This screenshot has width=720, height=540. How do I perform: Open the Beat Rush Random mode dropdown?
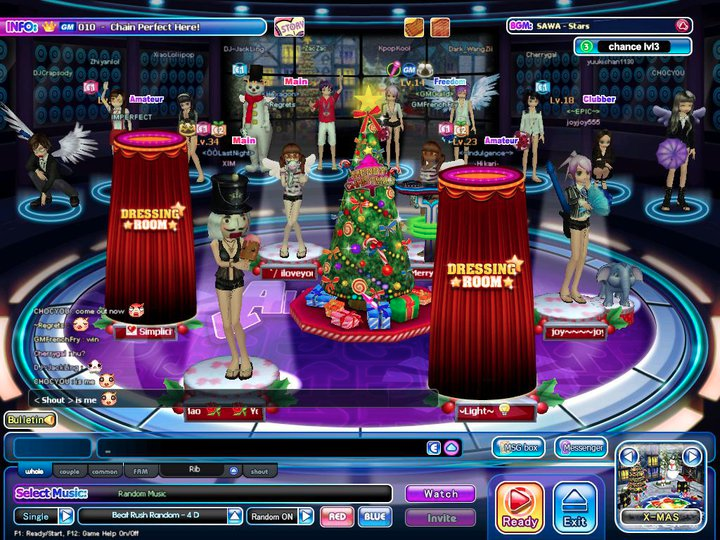pyautogui.click(x=234, y=516)
